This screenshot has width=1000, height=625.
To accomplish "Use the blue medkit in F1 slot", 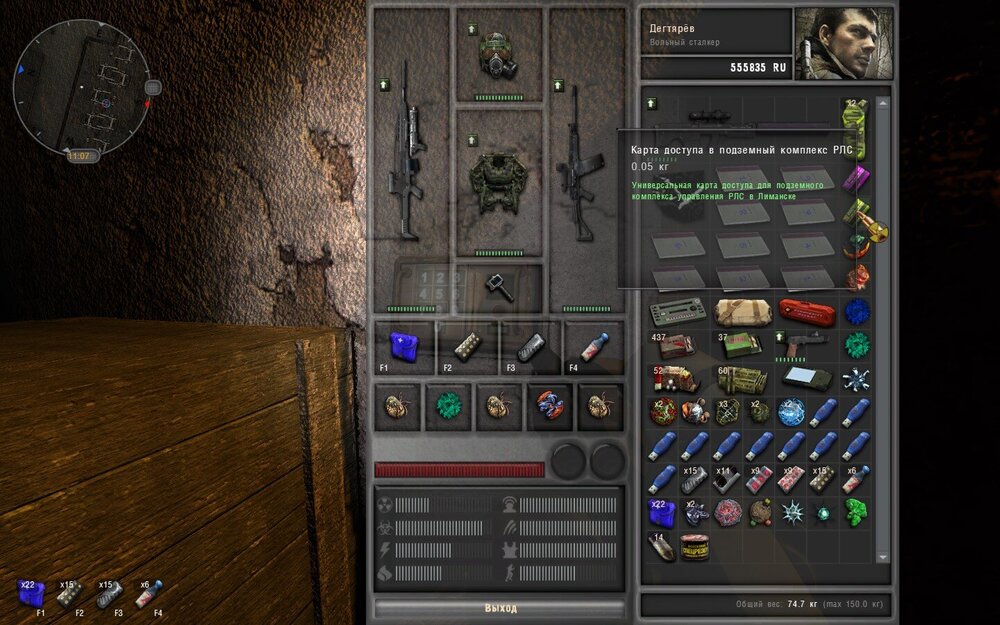I will 404,345.
